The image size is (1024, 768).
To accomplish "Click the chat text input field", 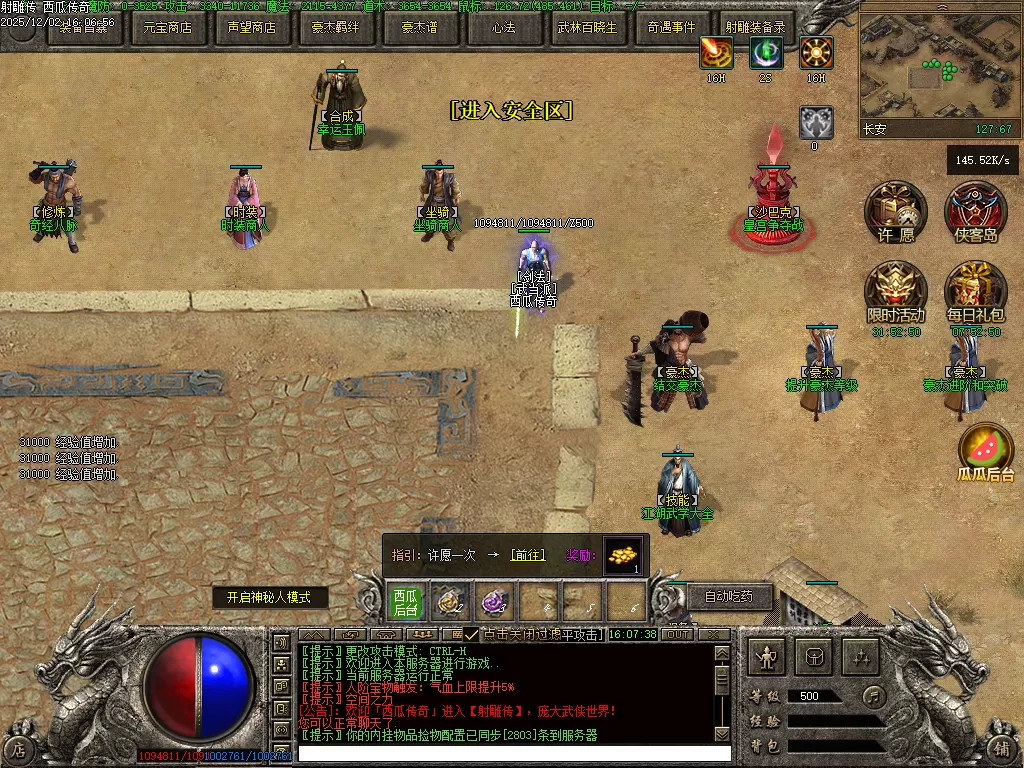I will [x=515, y=753].
